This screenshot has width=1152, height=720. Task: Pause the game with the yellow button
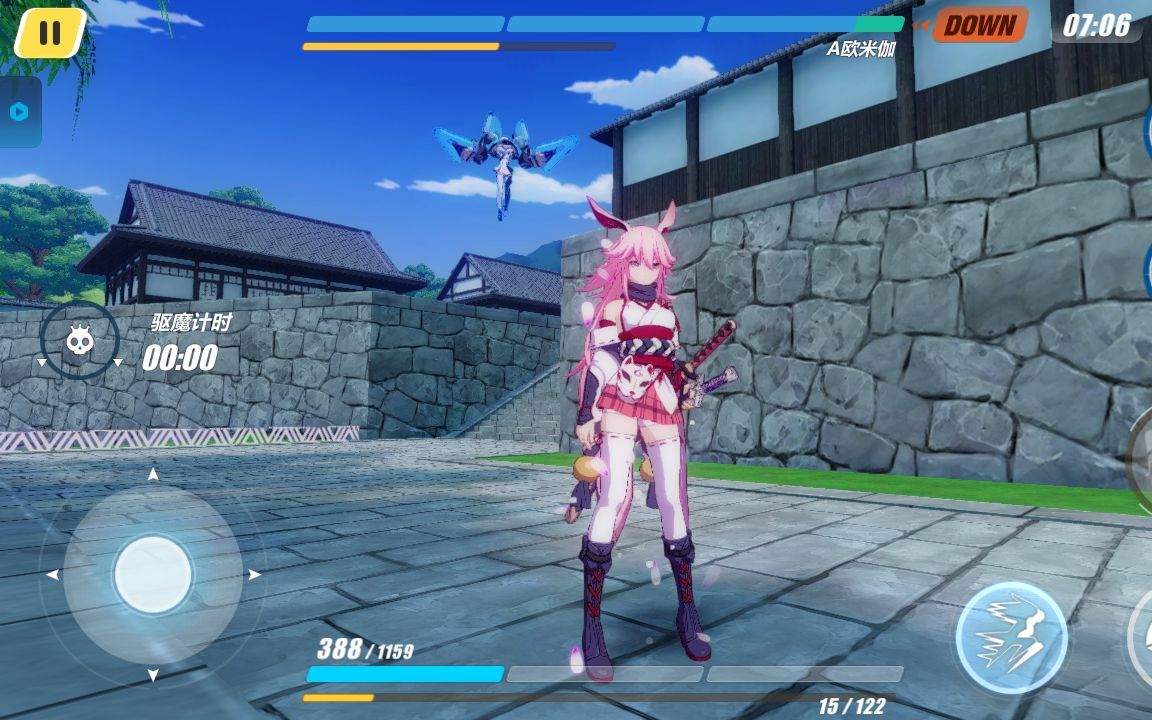(49, 33)
